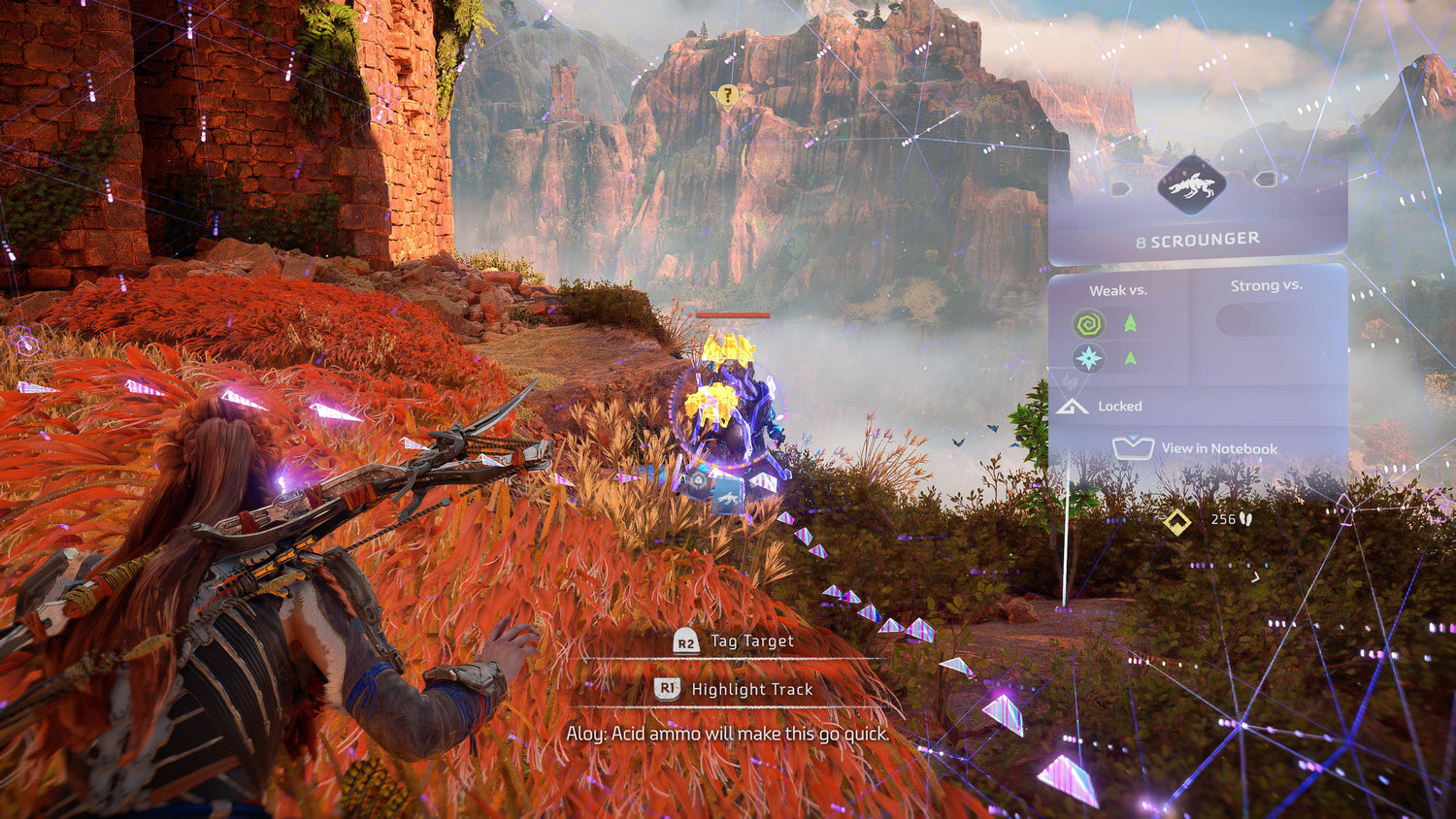The image size is (1456, 819).
Task: Select the acid weakness icon
Action: [1089, 323]
